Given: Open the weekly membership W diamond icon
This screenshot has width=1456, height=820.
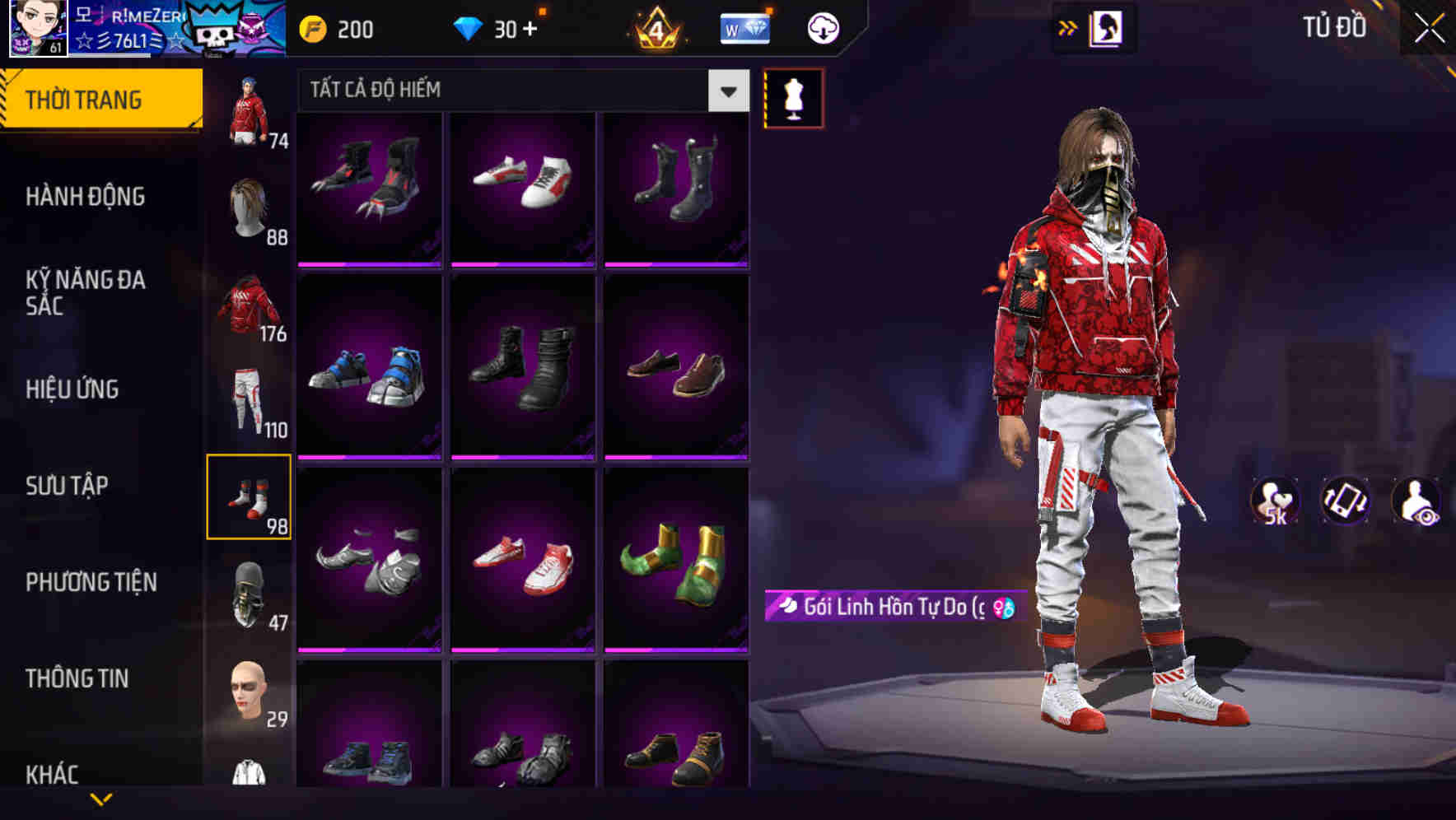Looking at the screenshot, I should 744,27.
